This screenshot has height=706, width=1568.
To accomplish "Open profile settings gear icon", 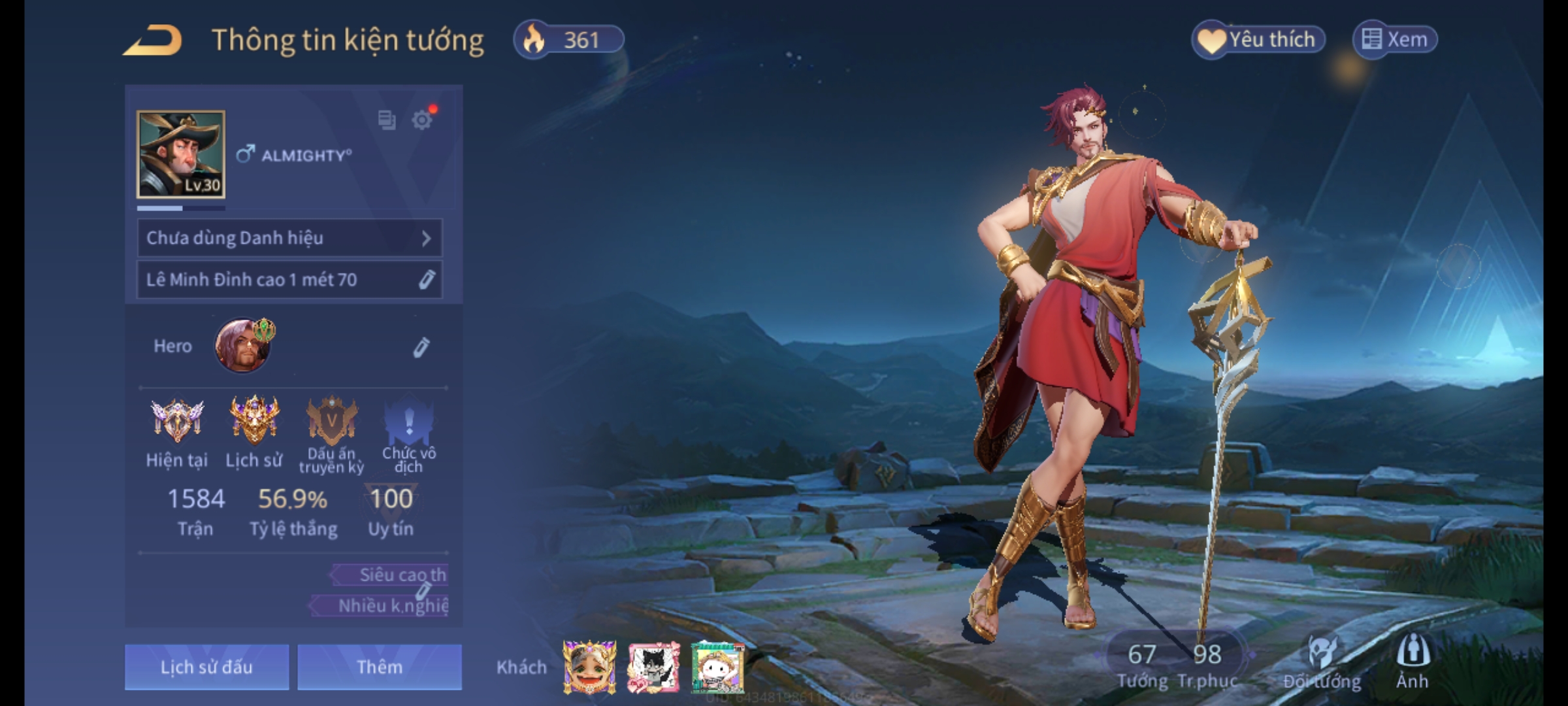I will (422, 120).
